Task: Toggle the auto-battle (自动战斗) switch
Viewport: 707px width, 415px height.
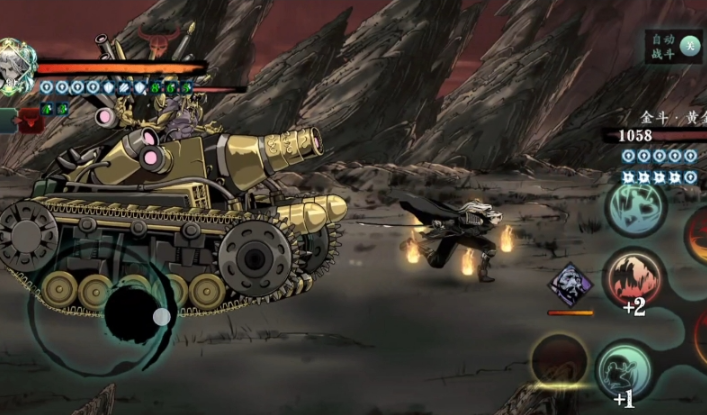Action: click(x=689, y=44)
